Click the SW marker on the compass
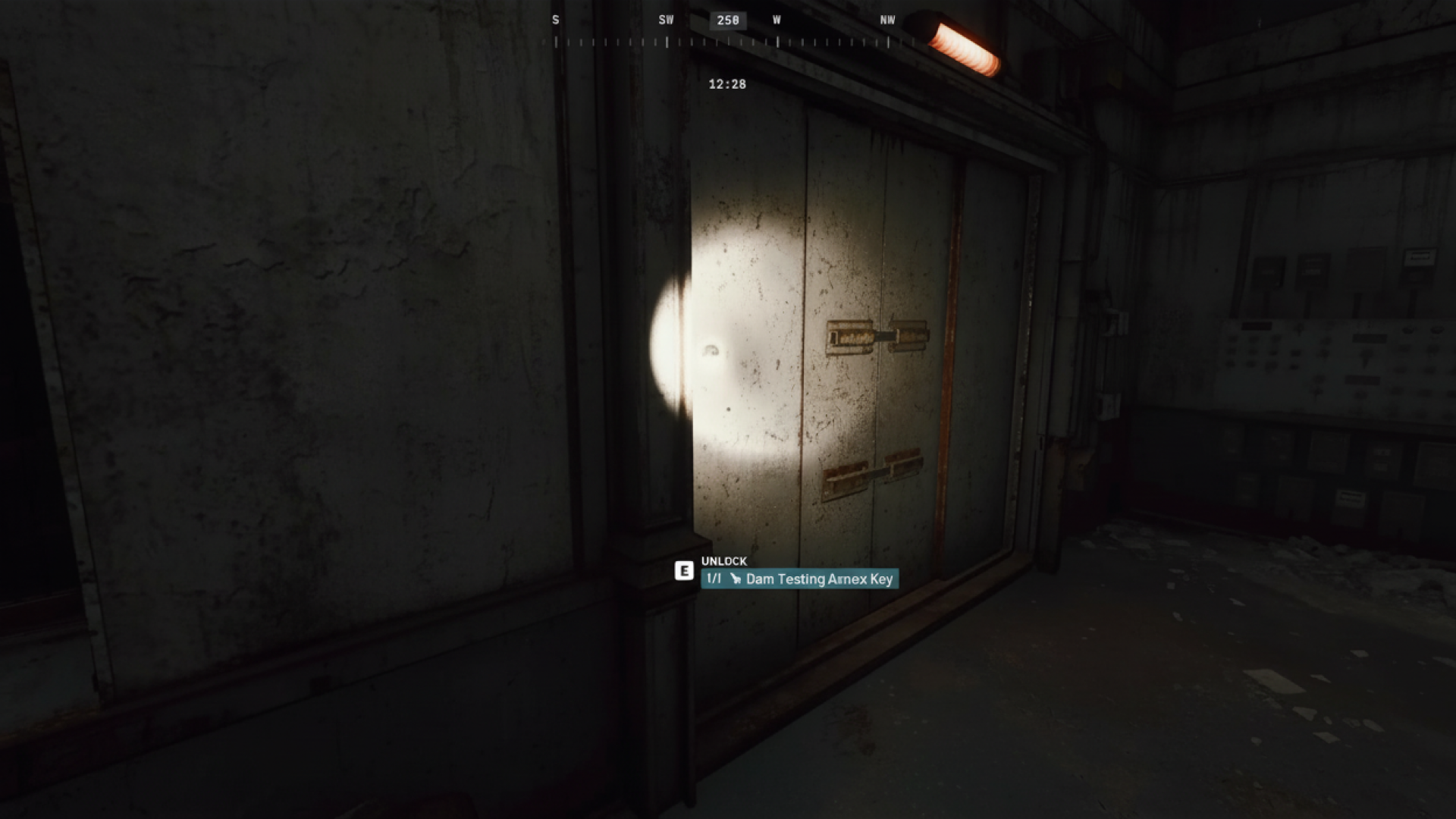The height and width of the screenshot is (819, 1456). click(x=666, y=20)
